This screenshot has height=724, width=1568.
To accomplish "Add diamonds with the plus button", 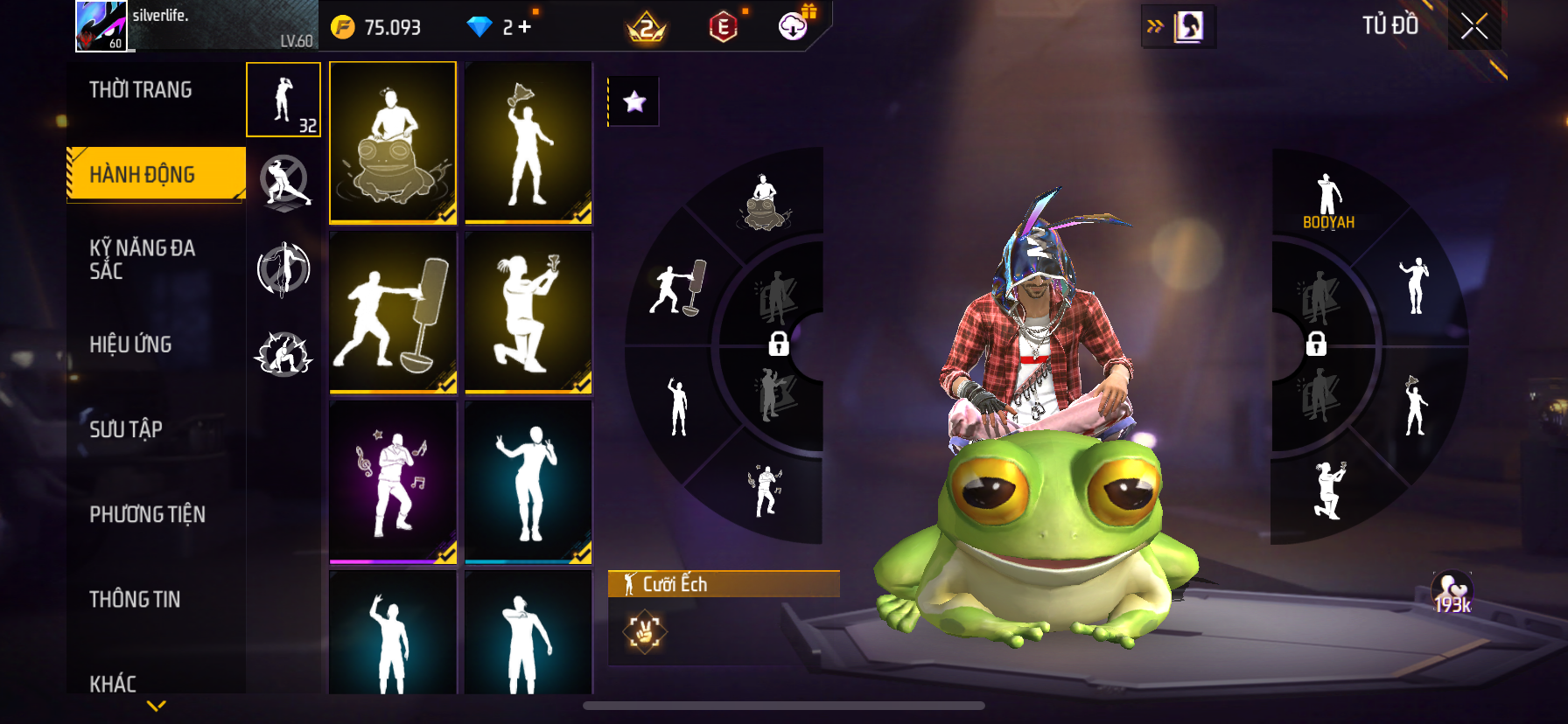I will pyautogui.click(x=524, y=27).
